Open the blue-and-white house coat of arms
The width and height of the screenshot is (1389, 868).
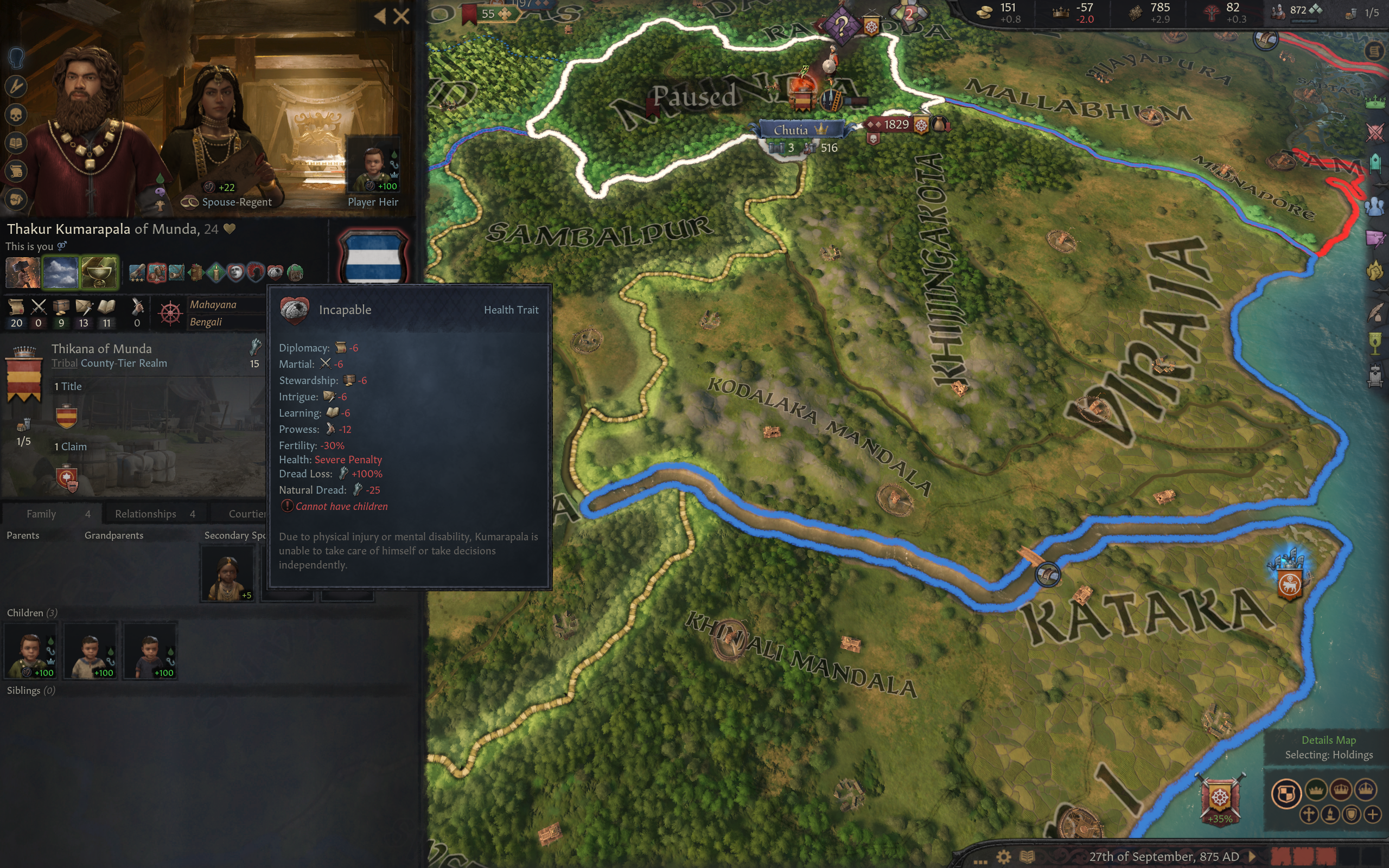(374, 256)
